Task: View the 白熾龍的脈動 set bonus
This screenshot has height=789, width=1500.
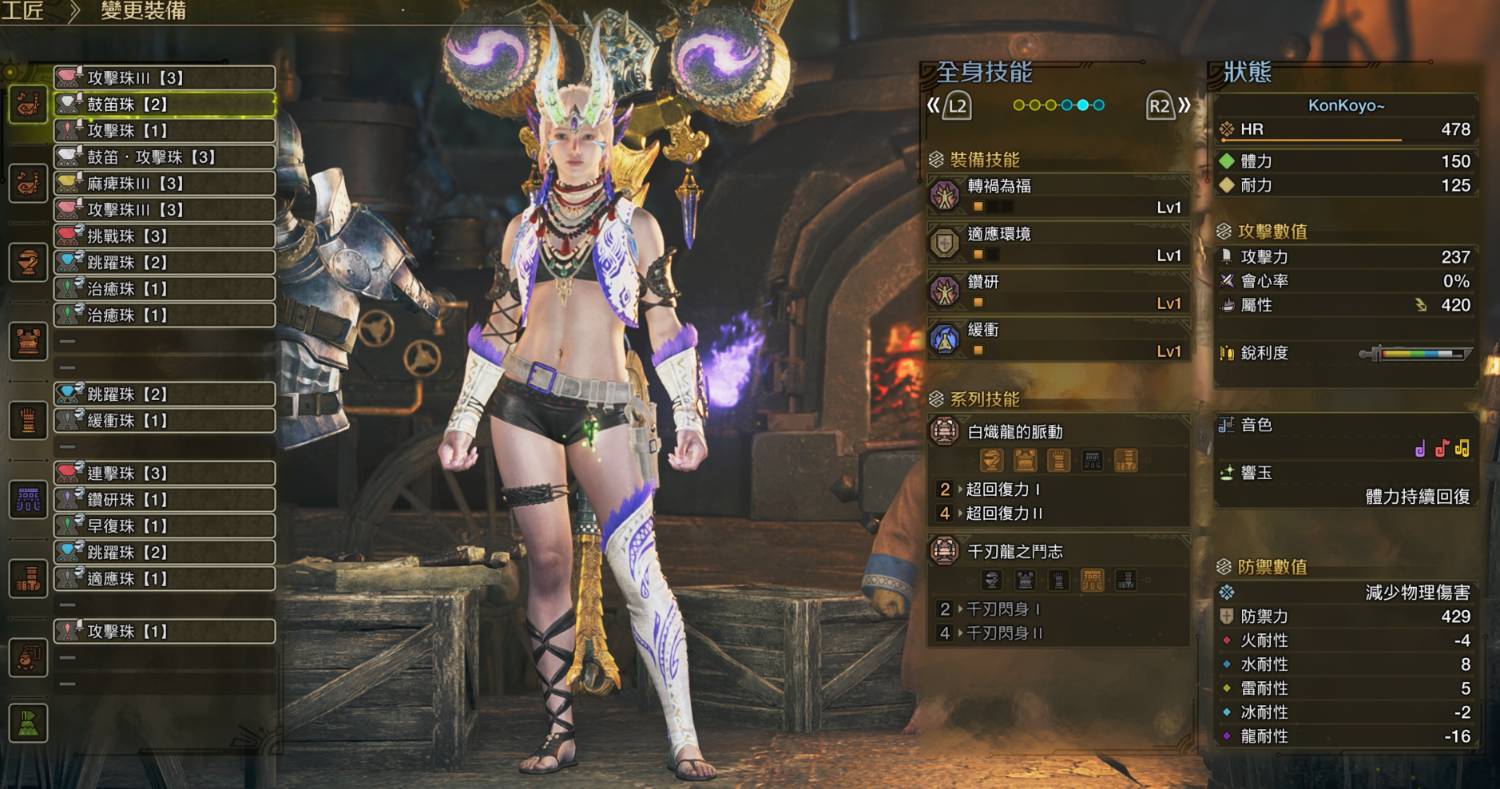Action: point(1059,433)
